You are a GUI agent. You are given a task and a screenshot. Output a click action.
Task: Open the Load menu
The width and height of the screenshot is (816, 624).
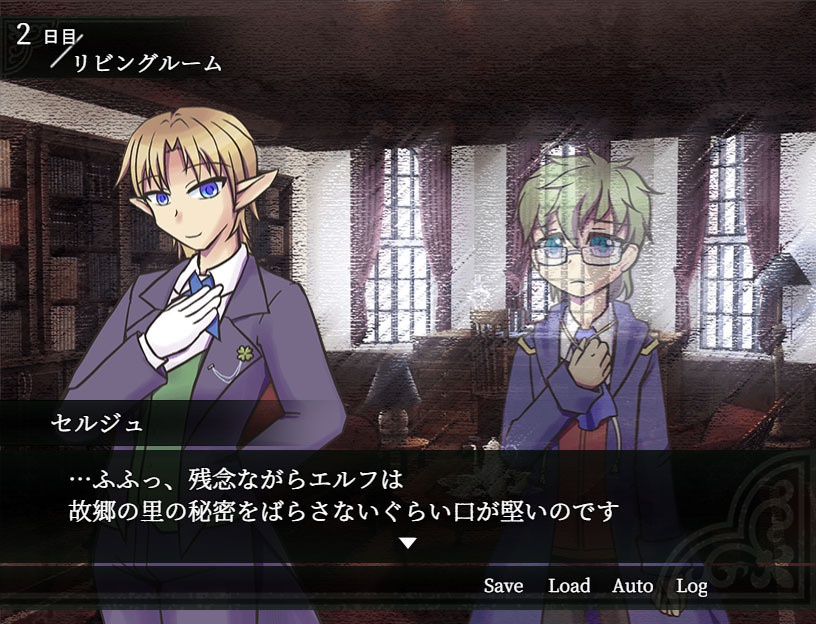click(569, 586)
